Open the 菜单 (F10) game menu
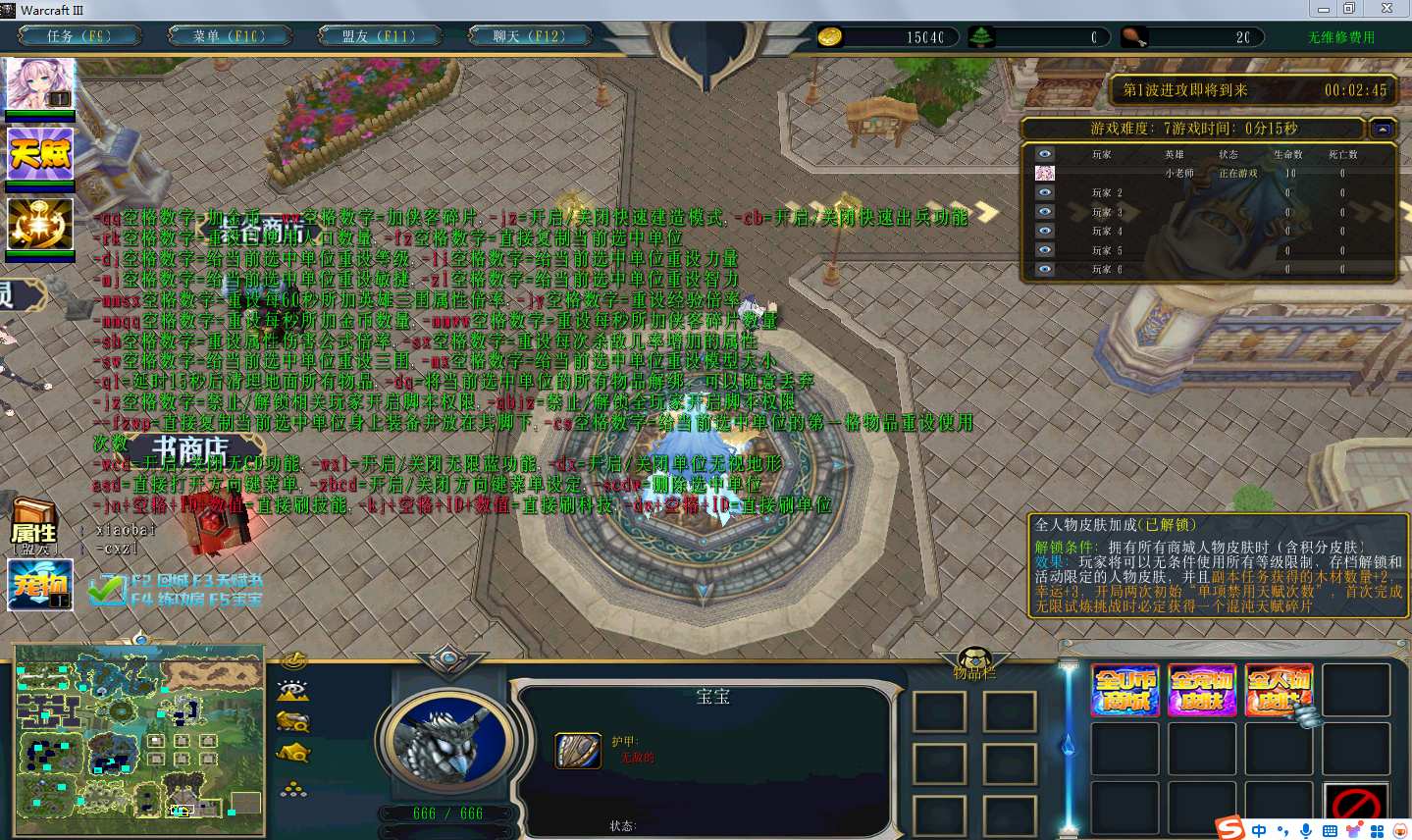The height and width of the screenshot is (840, 1412). coord(229,36)
